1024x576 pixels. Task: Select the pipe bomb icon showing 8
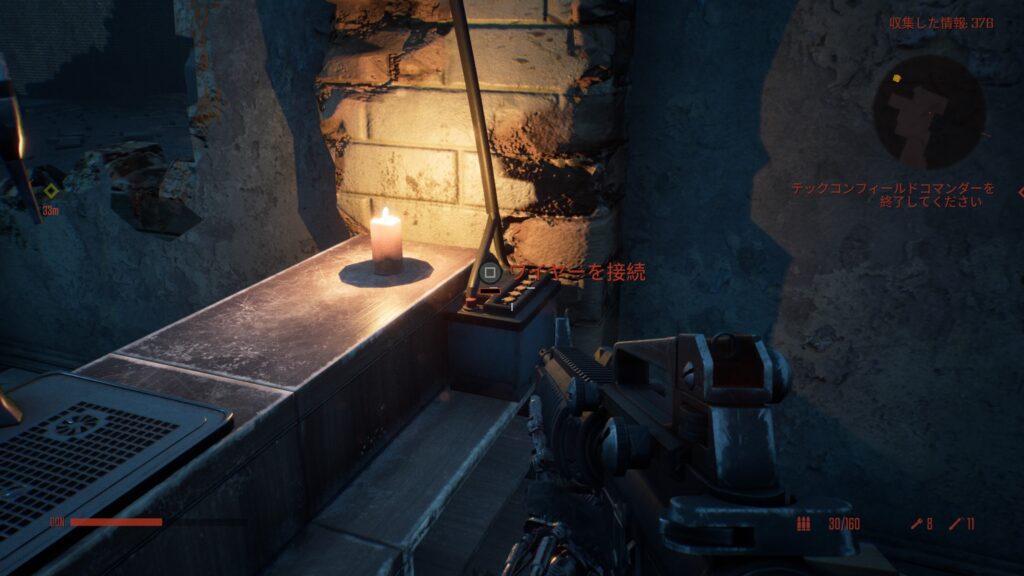tap(915, 524)
